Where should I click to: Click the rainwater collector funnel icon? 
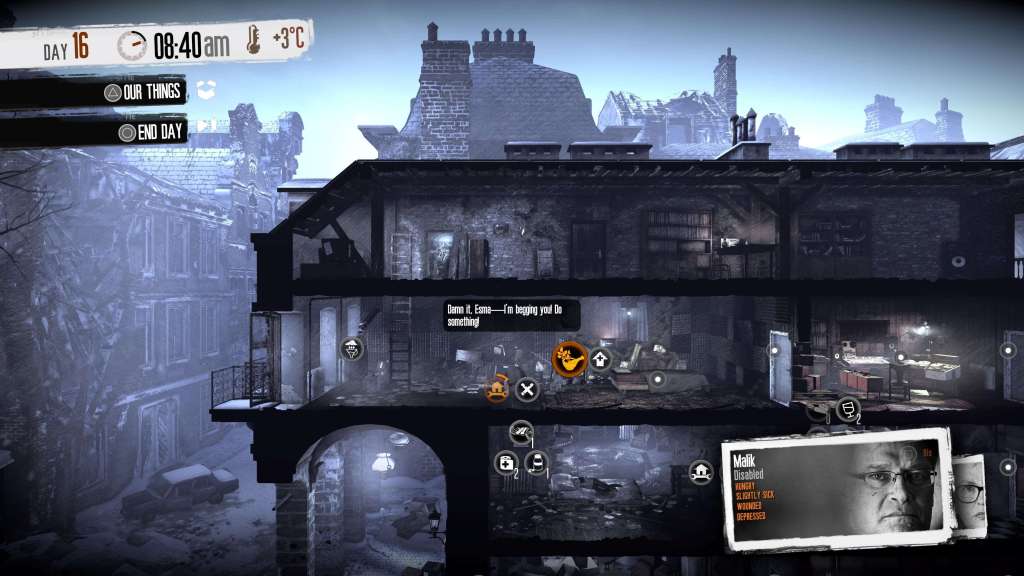point(353,349)
